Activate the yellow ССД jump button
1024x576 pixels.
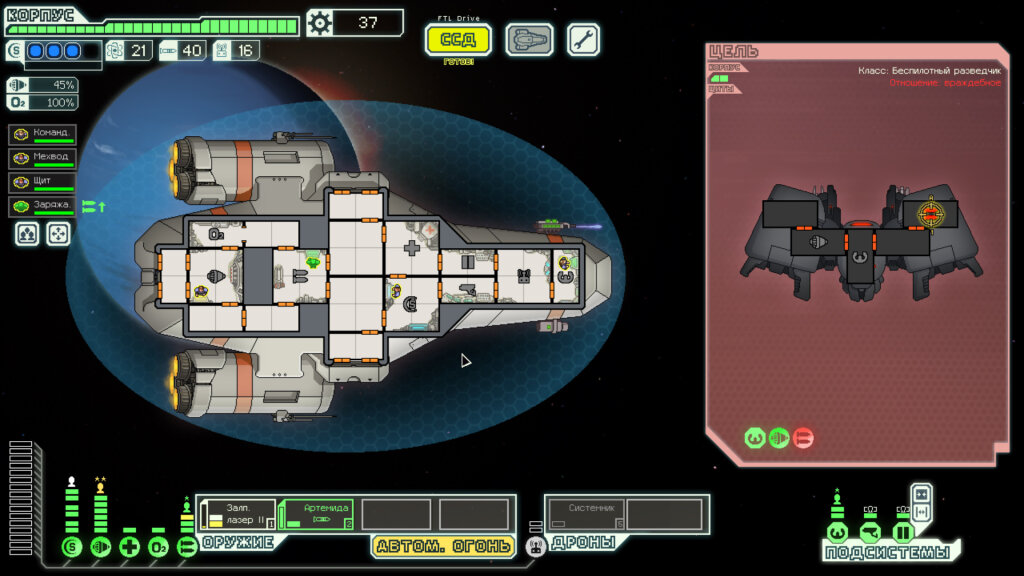[x=458, y=40]
